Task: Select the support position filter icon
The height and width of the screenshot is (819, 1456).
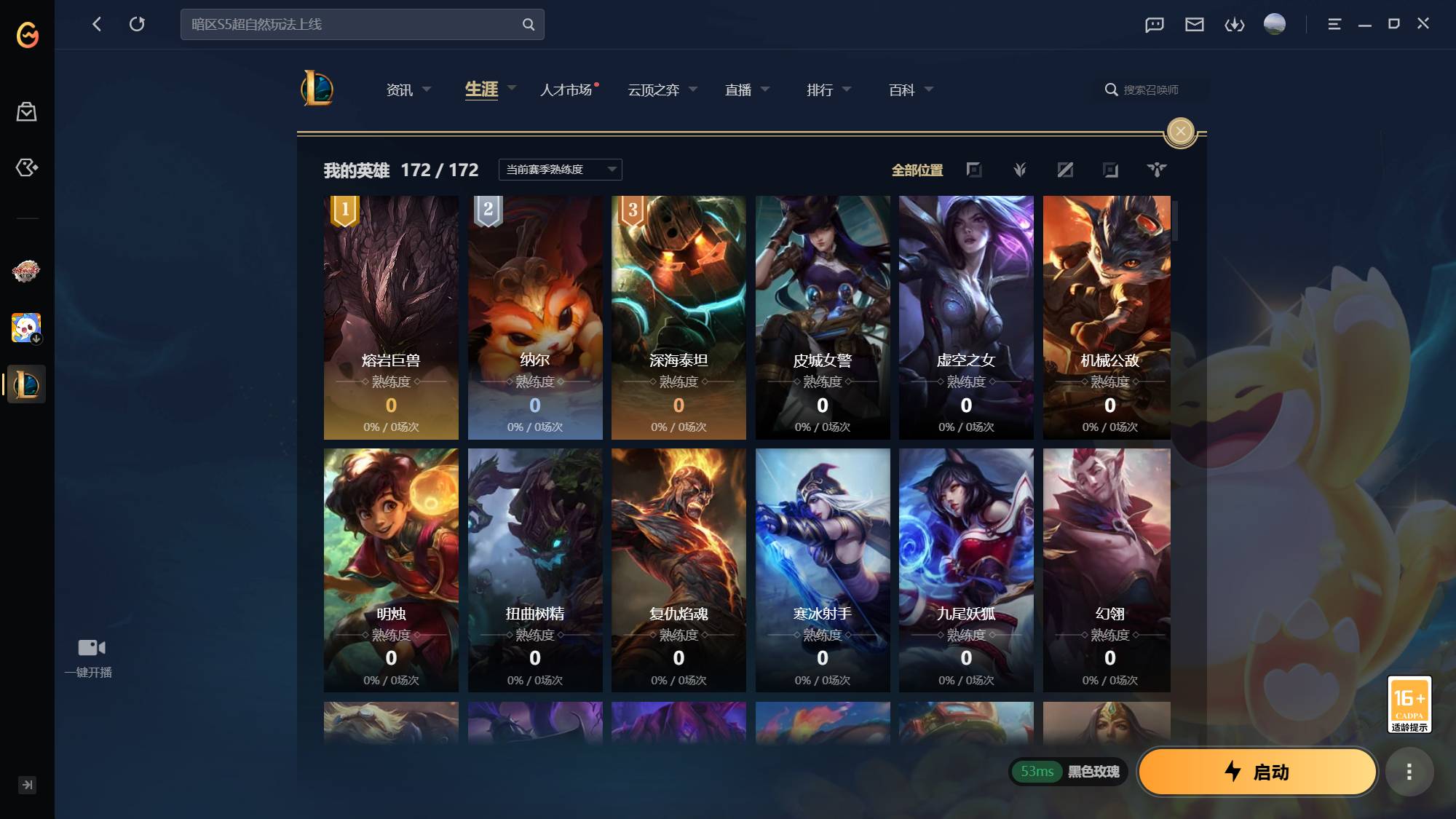Action: pos(1156,170)
